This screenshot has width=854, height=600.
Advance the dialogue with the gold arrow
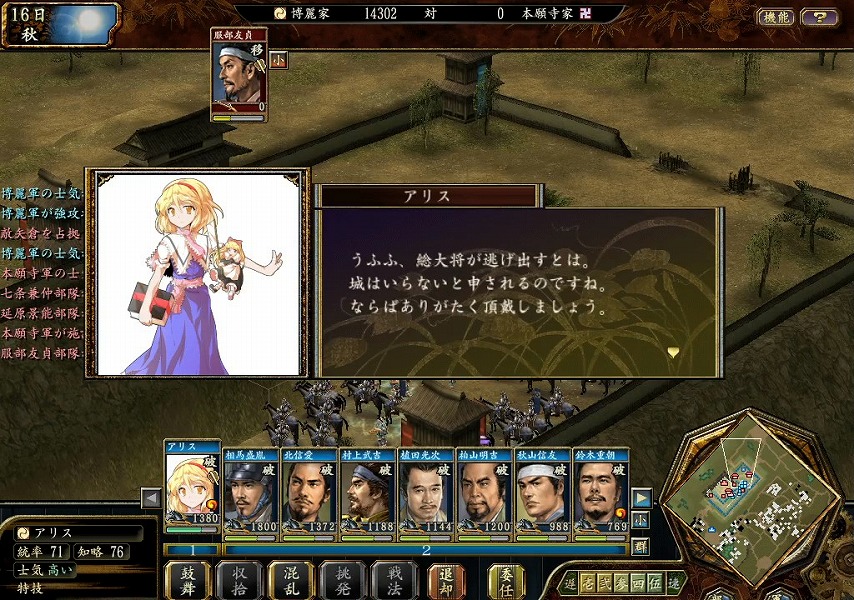point(673,352)
